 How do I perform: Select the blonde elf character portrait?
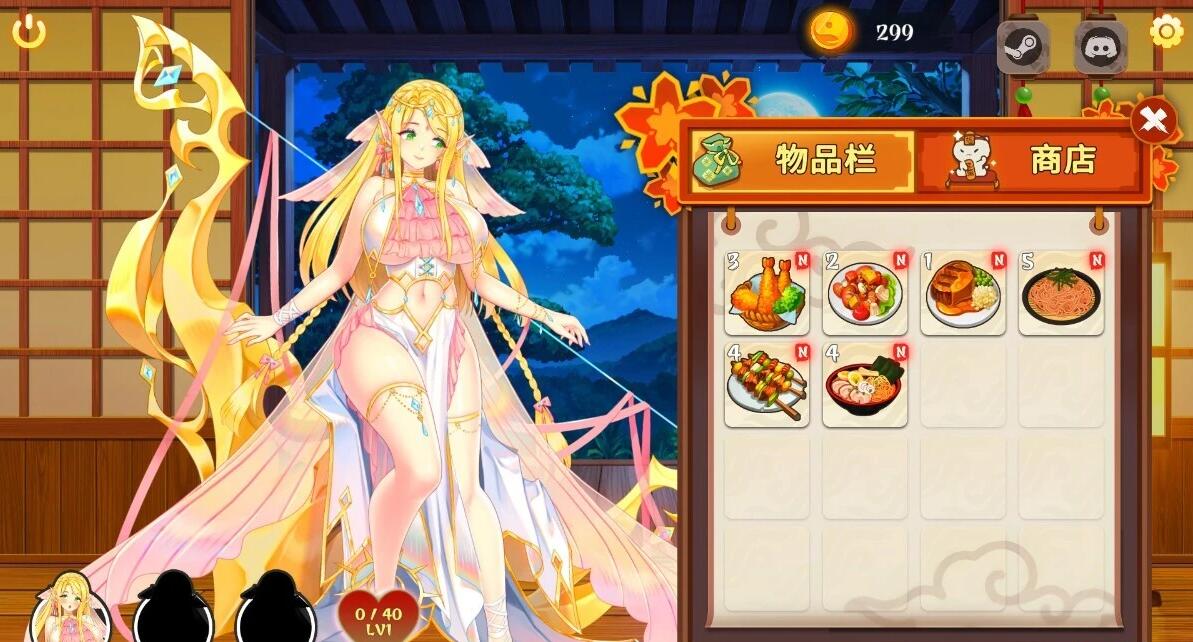[70, 608]
